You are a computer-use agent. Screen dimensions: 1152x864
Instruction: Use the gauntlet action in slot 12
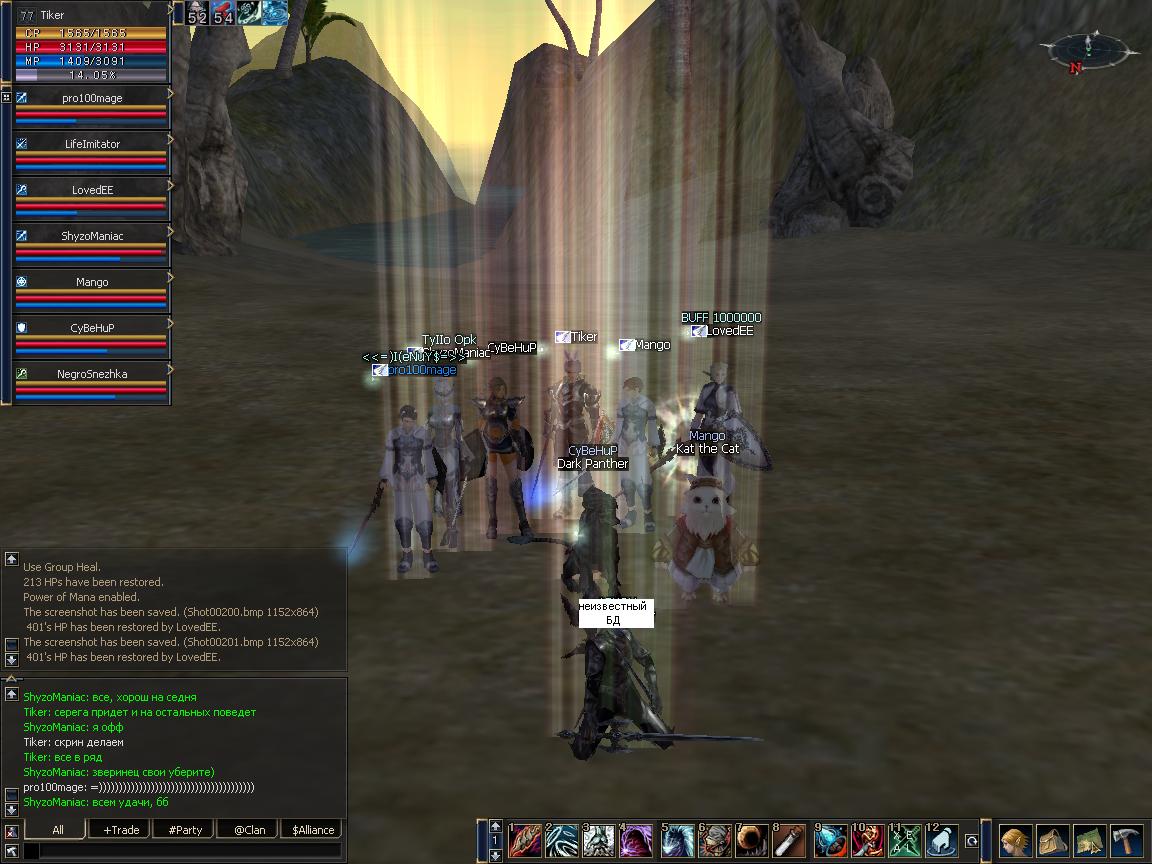coord(943,840)
